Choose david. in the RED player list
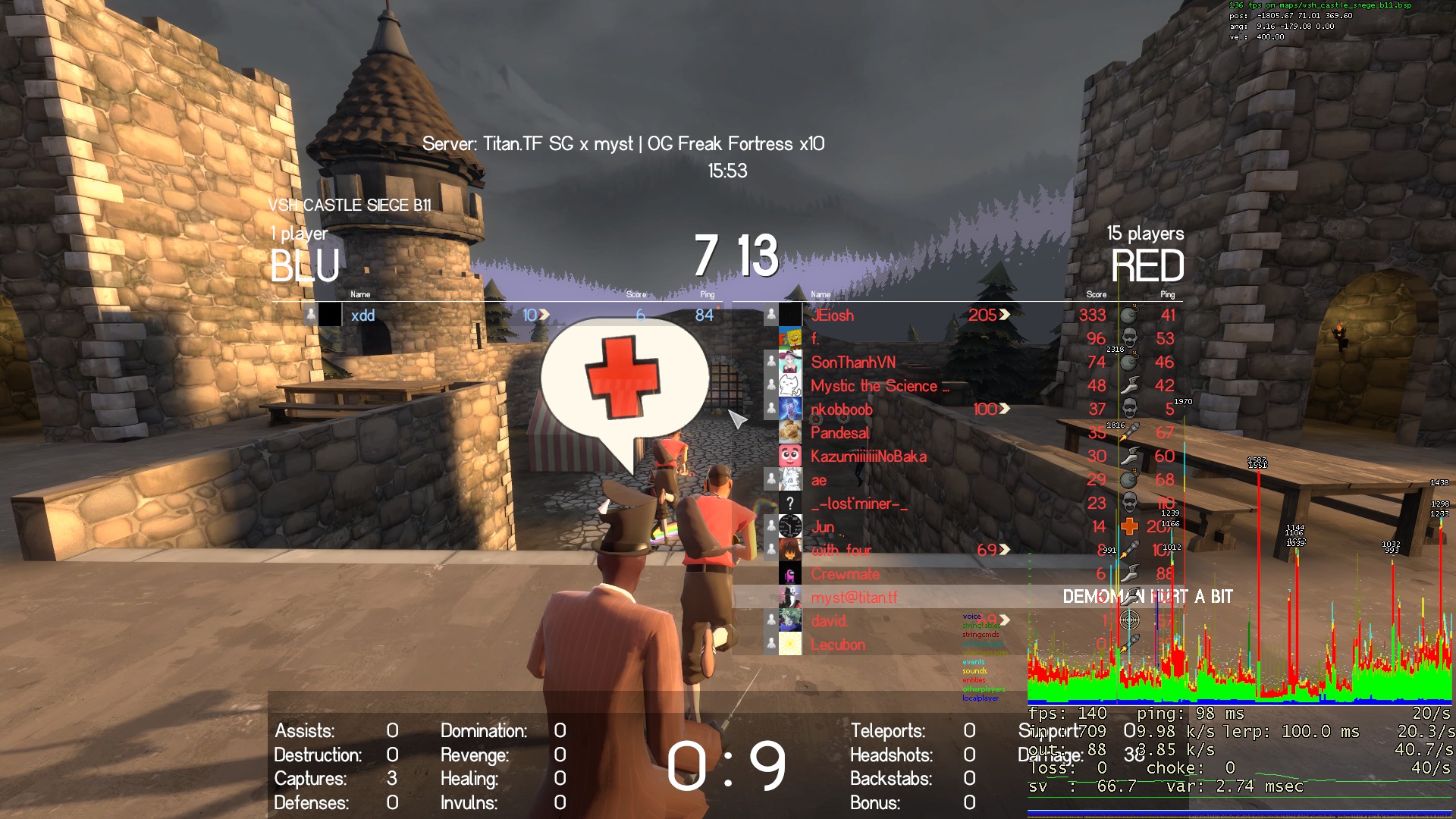1456x819 pixels. coord(829,621)
